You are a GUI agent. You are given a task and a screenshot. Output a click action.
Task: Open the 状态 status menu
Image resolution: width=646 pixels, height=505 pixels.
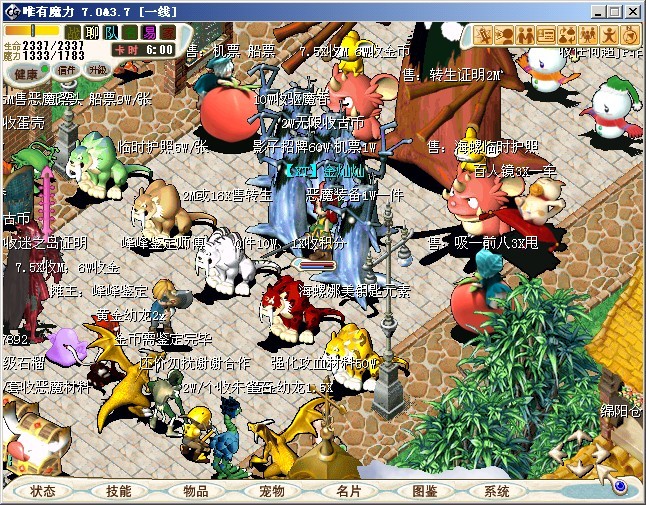42,491
